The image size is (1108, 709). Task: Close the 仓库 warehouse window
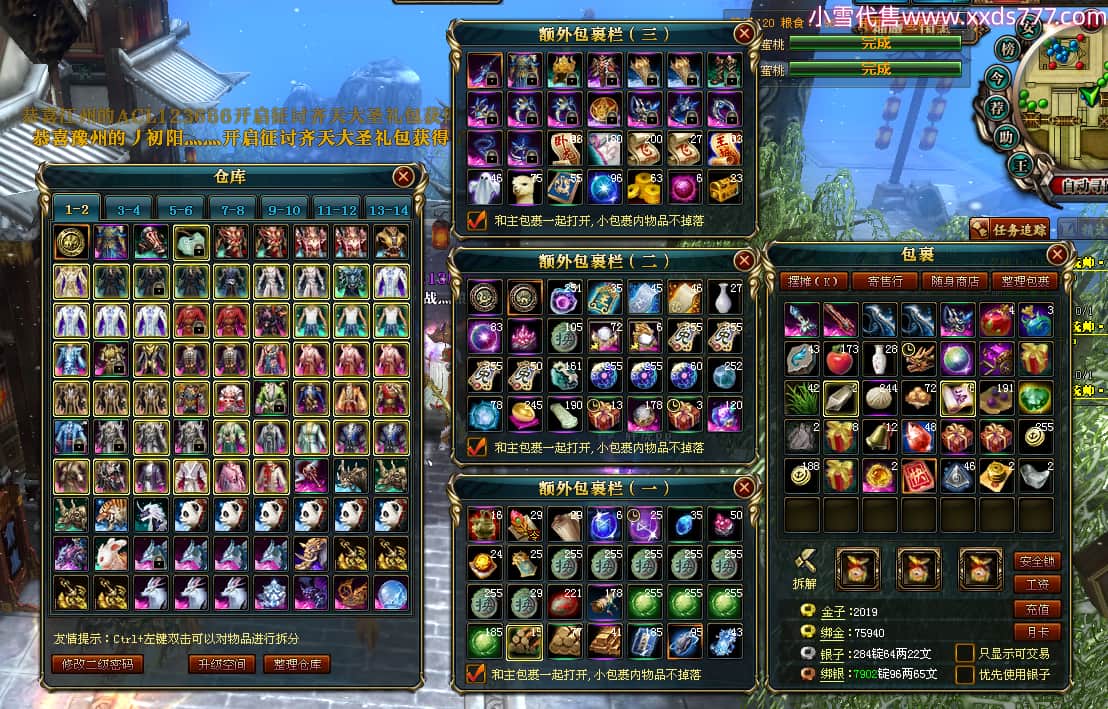point(403,177)
